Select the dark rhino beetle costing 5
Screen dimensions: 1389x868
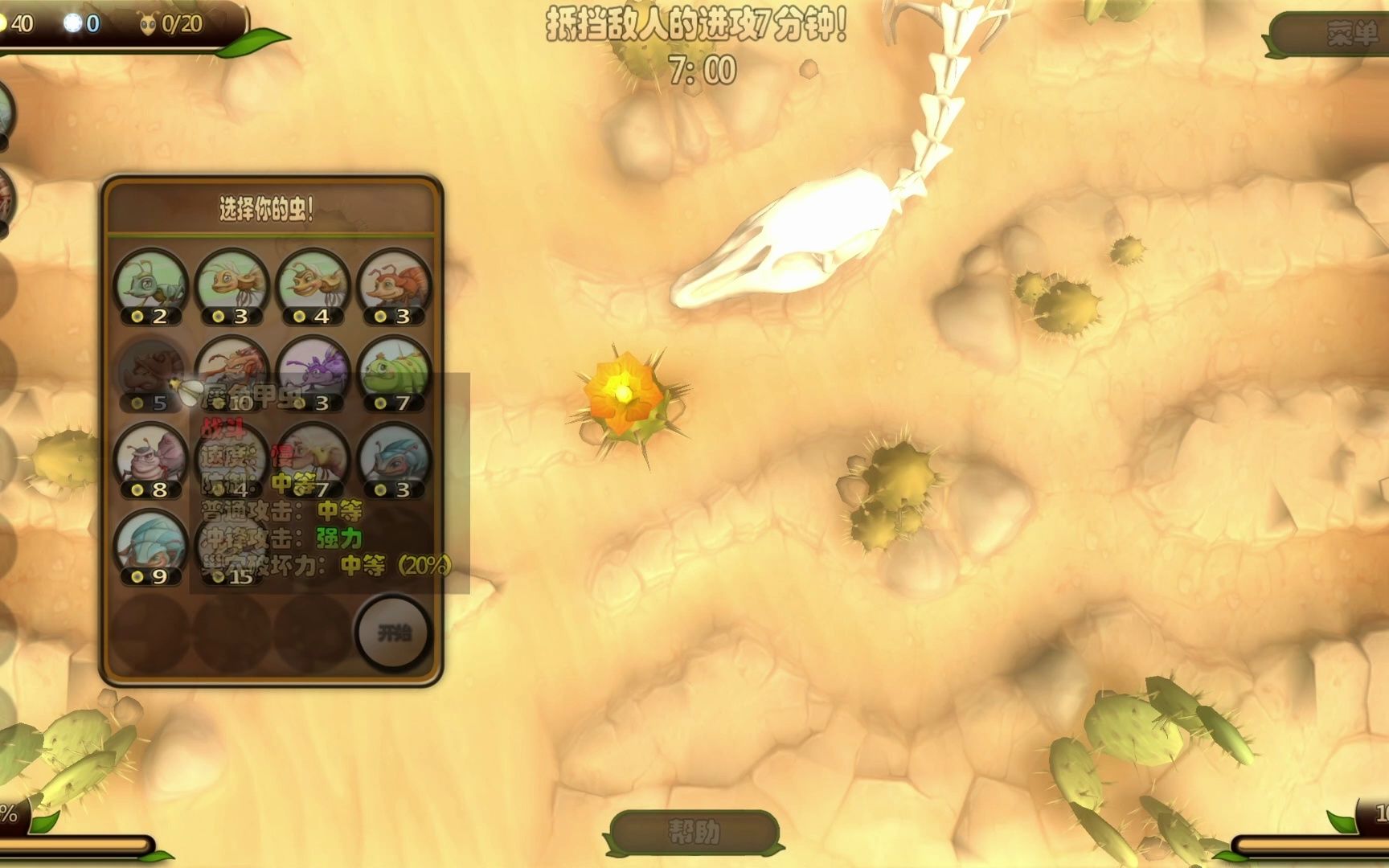150,373
